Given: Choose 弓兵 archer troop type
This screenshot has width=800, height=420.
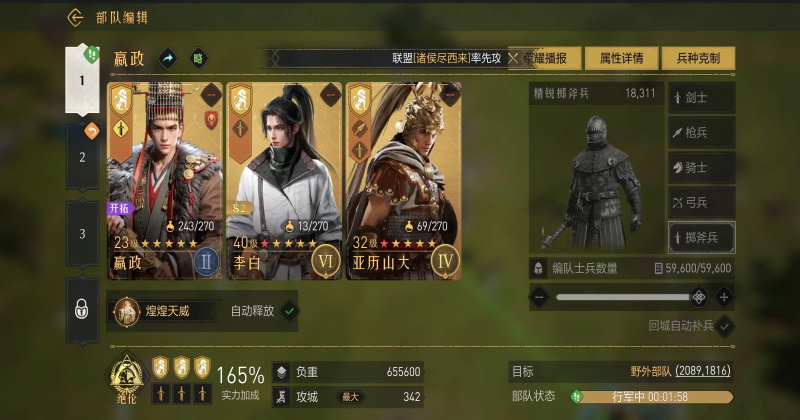Looking at the screenshot, I should (701, 202).
